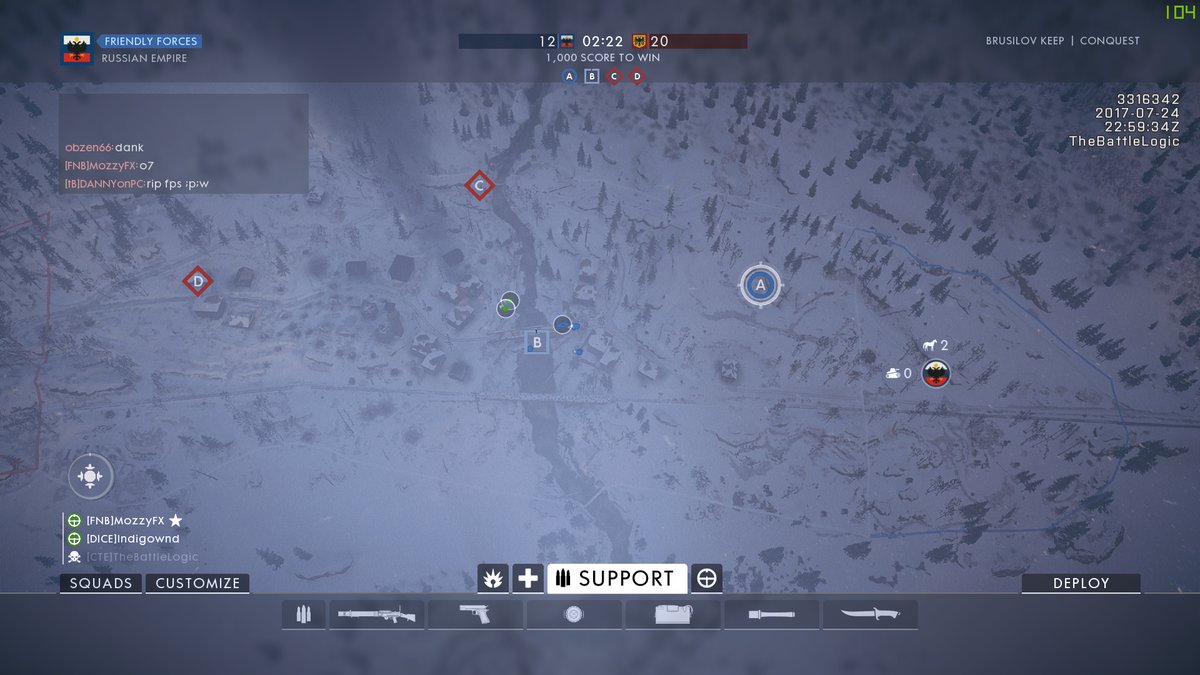Select capture point B on the map
Image resolution: width=1200 pixels, height=675 pixels.
coord(537,343)
